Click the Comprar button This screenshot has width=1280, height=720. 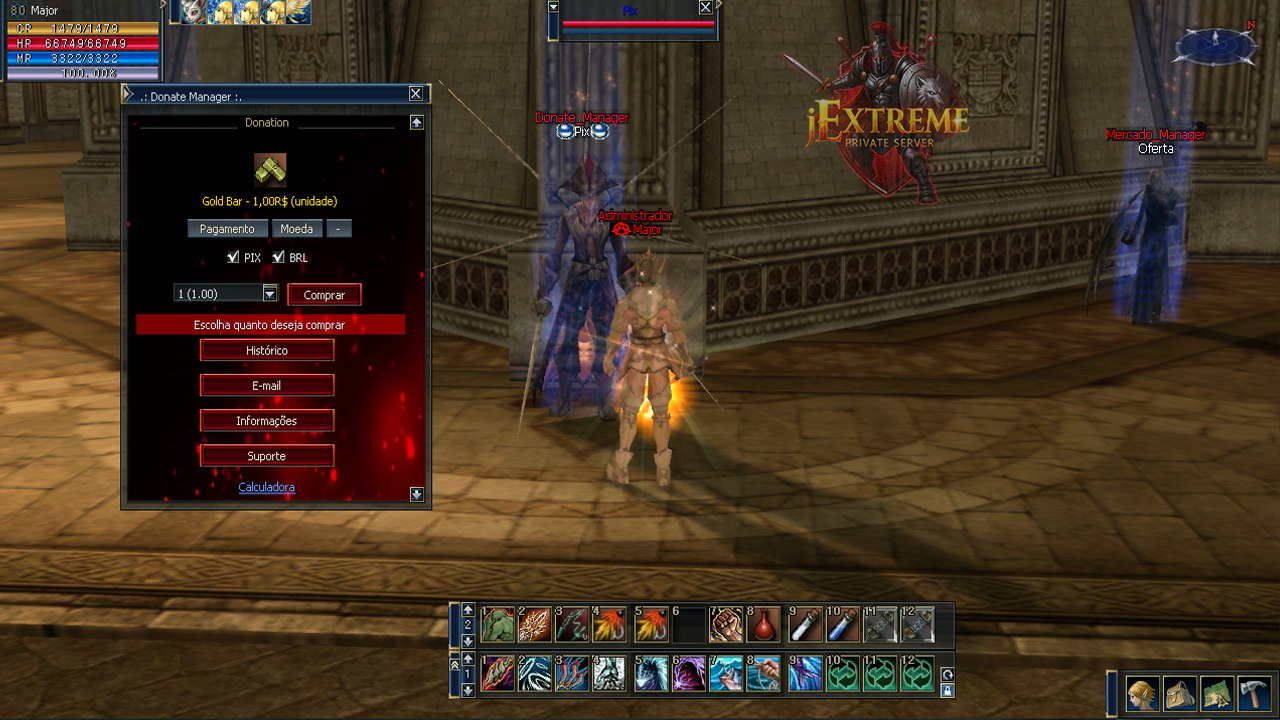[324, 295]
